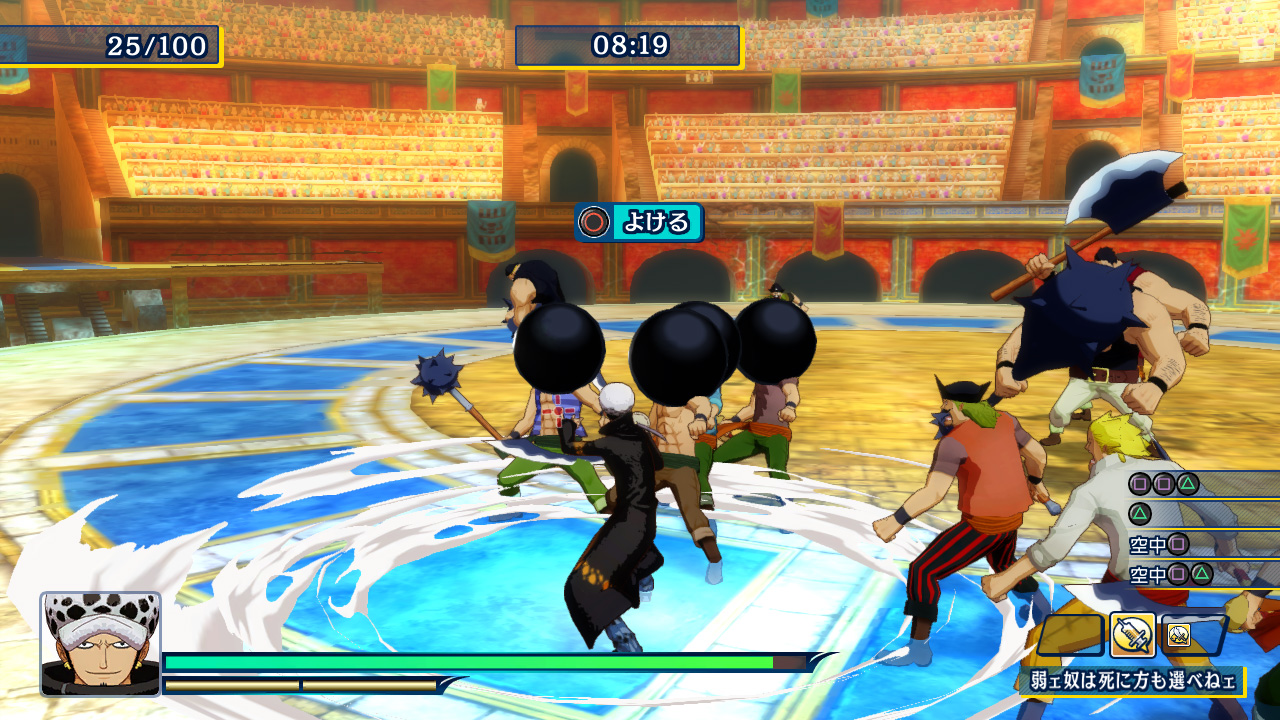Click the second square icon in the □□△ combo
This screenshot has width=1280, height=720.
pyautogui.click(x=1164, y=484)
